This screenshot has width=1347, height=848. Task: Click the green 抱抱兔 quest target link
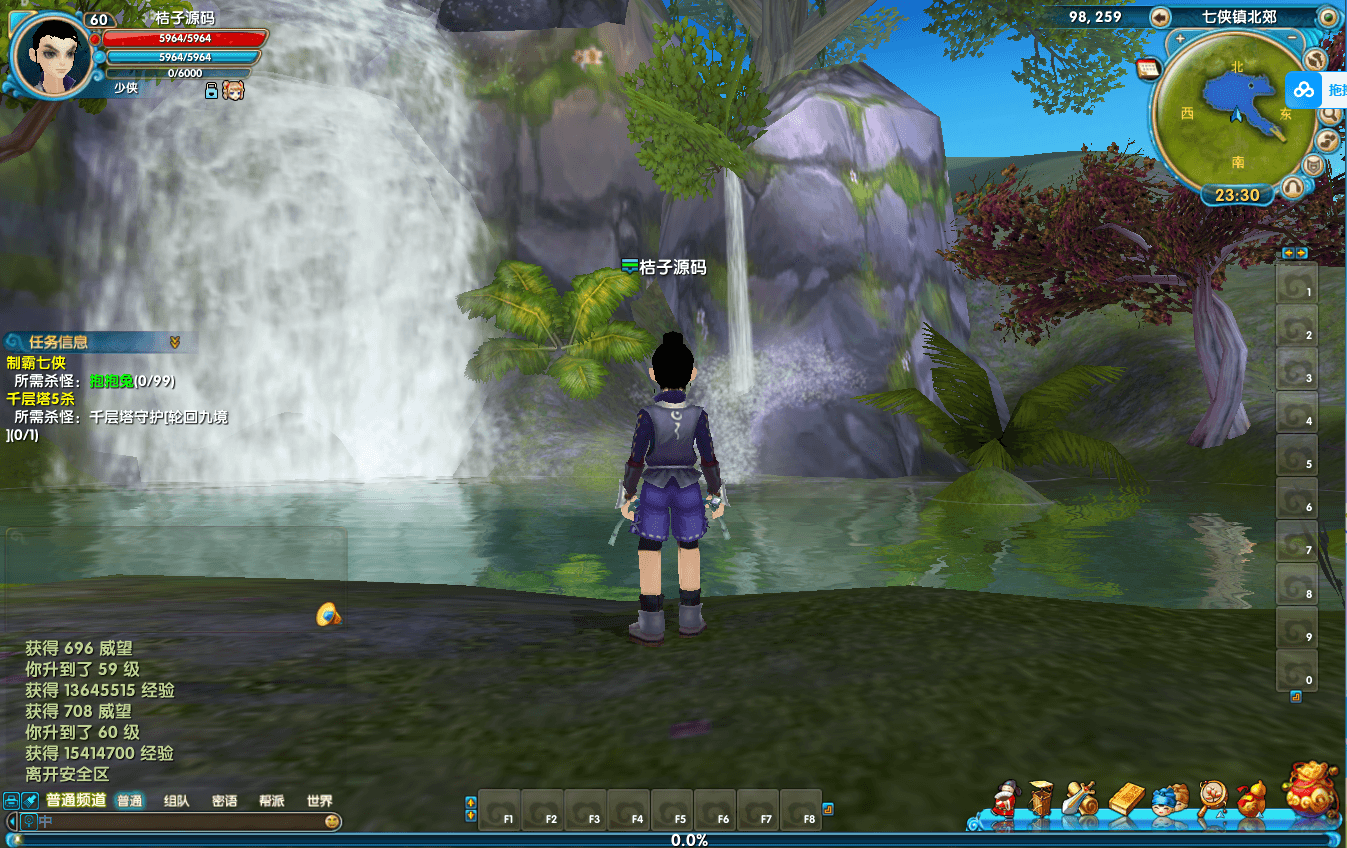pos(111,381)
